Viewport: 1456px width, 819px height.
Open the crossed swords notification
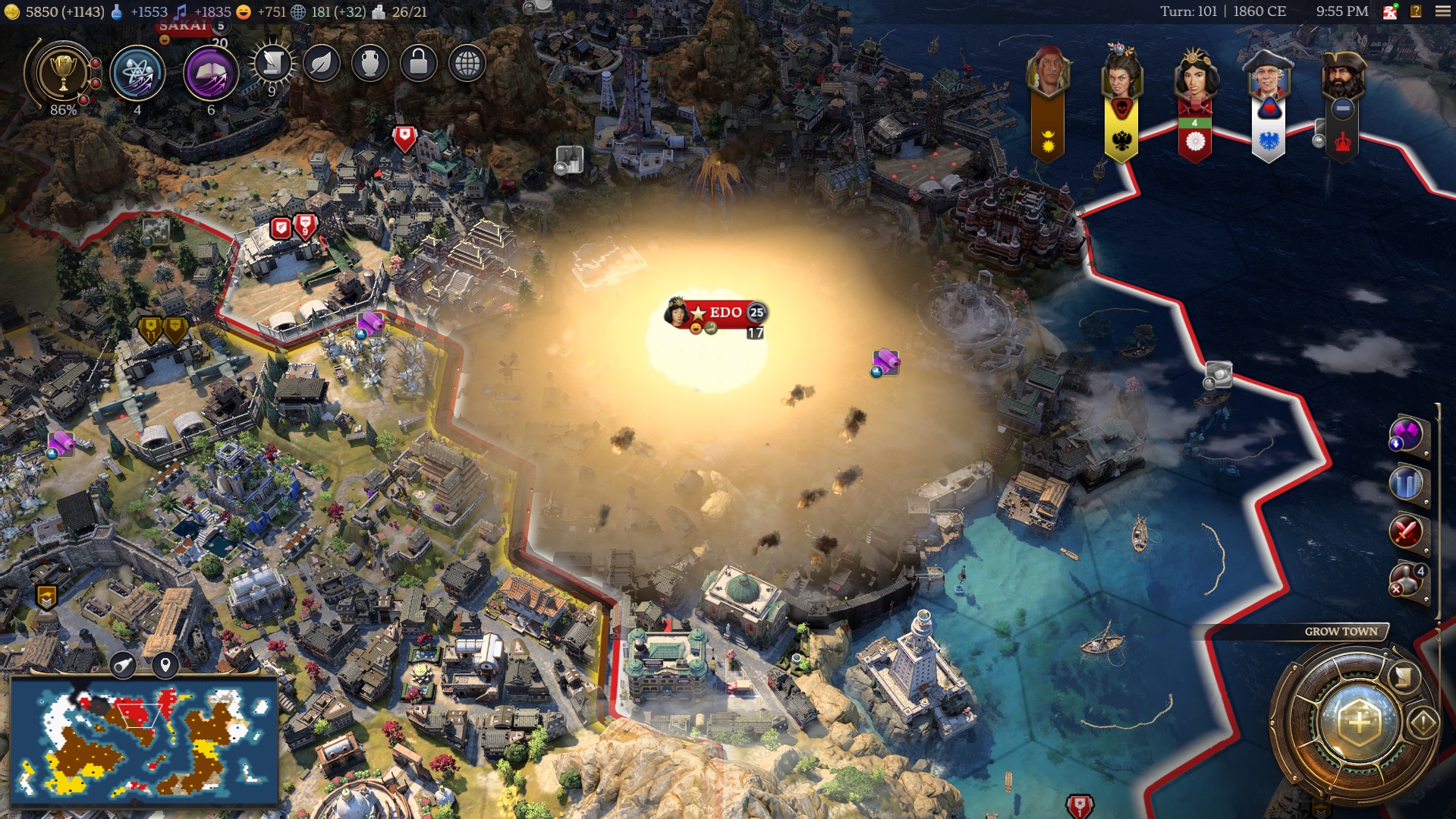pos(1406,531)
